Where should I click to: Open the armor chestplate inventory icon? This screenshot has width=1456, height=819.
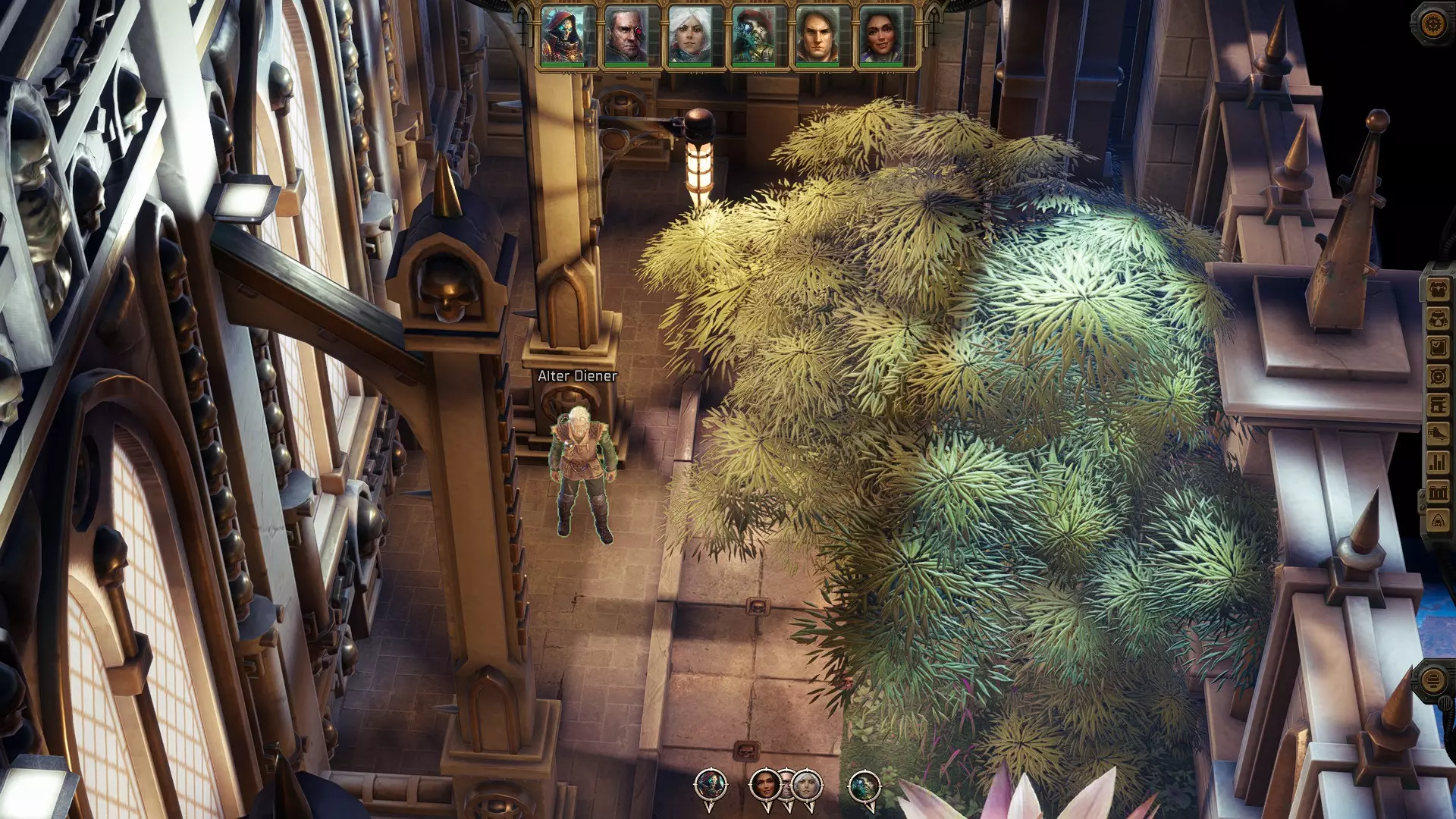[1439, 290]
